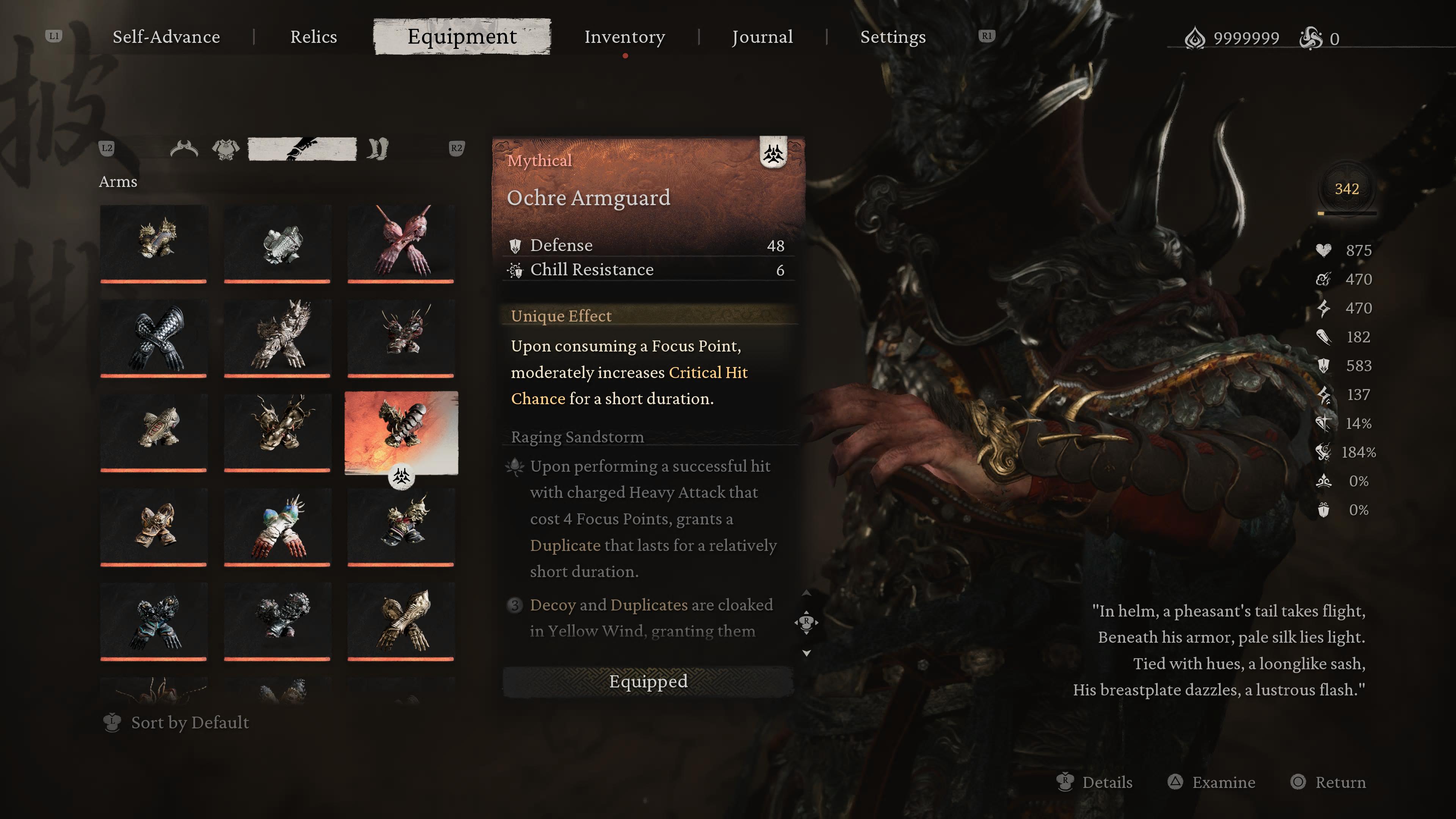Image resolution: width=1456 pixels, height=819 pixels.
Task: Open the Journal tab
Action: [x=762, y=37]
